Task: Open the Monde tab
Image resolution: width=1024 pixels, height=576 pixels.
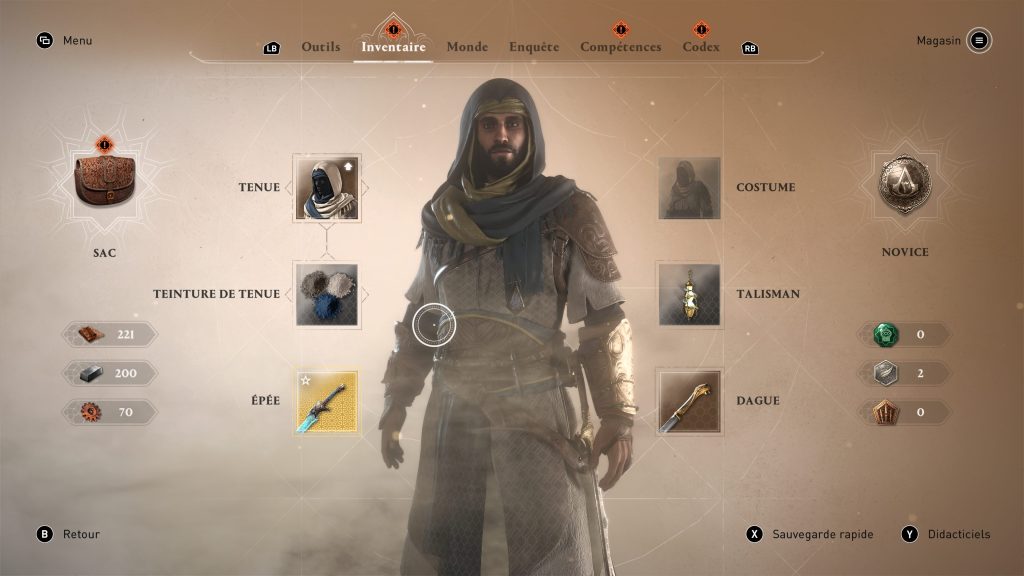Action: click(x=467, y=47)
